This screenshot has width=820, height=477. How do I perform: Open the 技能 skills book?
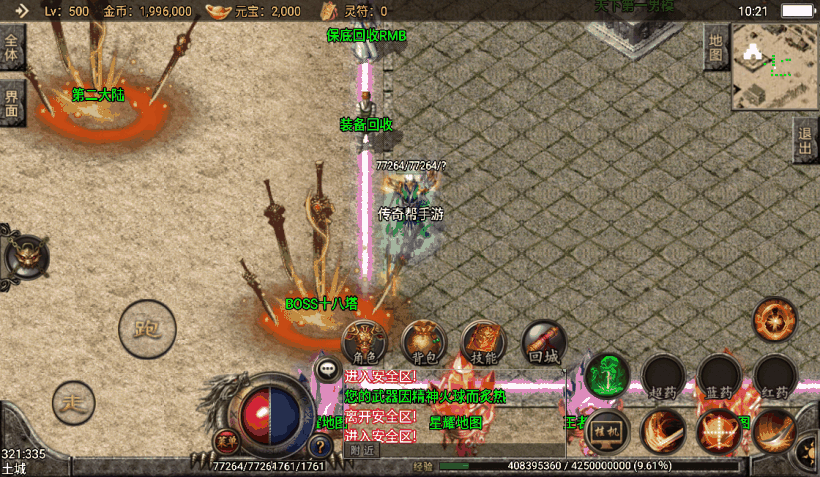484,342
